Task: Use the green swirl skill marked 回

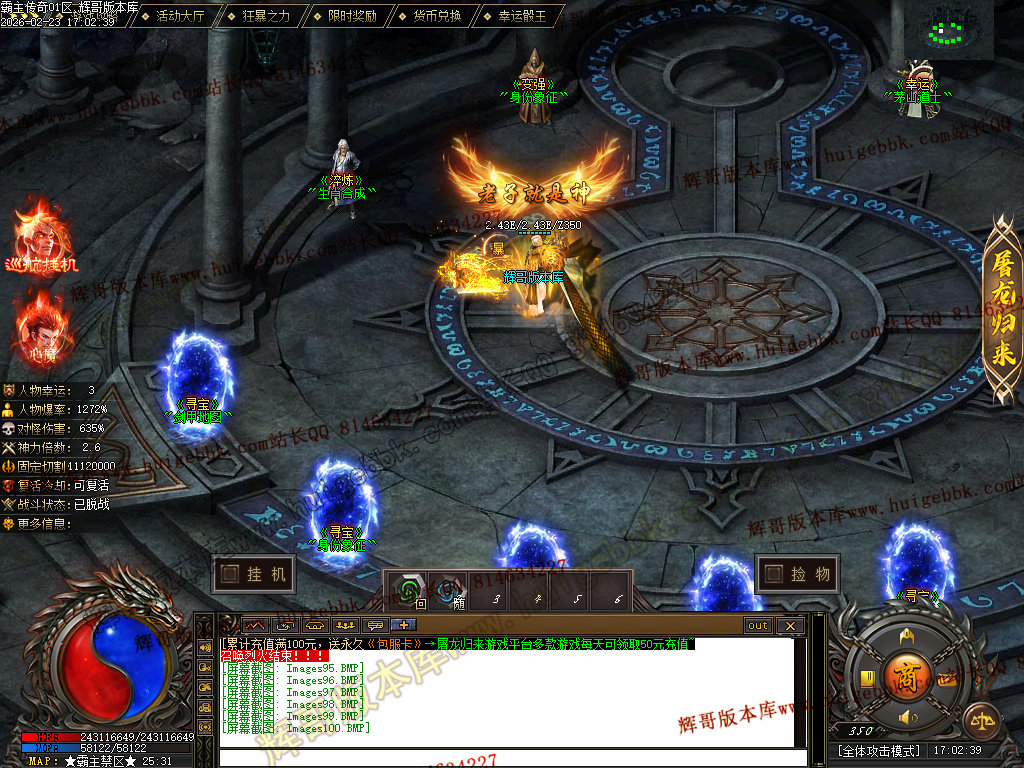Action: coord(409,591)
